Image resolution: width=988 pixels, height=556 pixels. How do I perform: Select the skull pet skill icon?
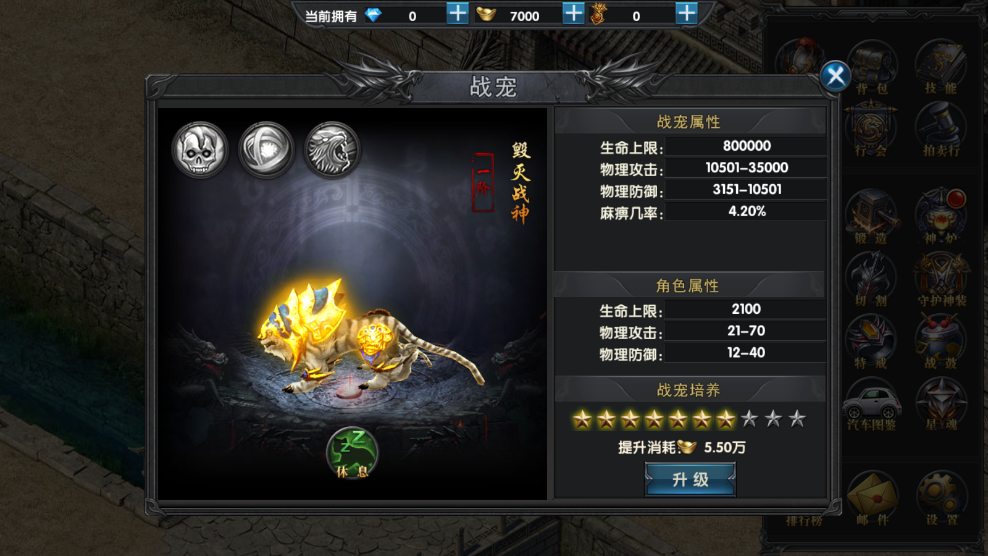coord(199,150)
